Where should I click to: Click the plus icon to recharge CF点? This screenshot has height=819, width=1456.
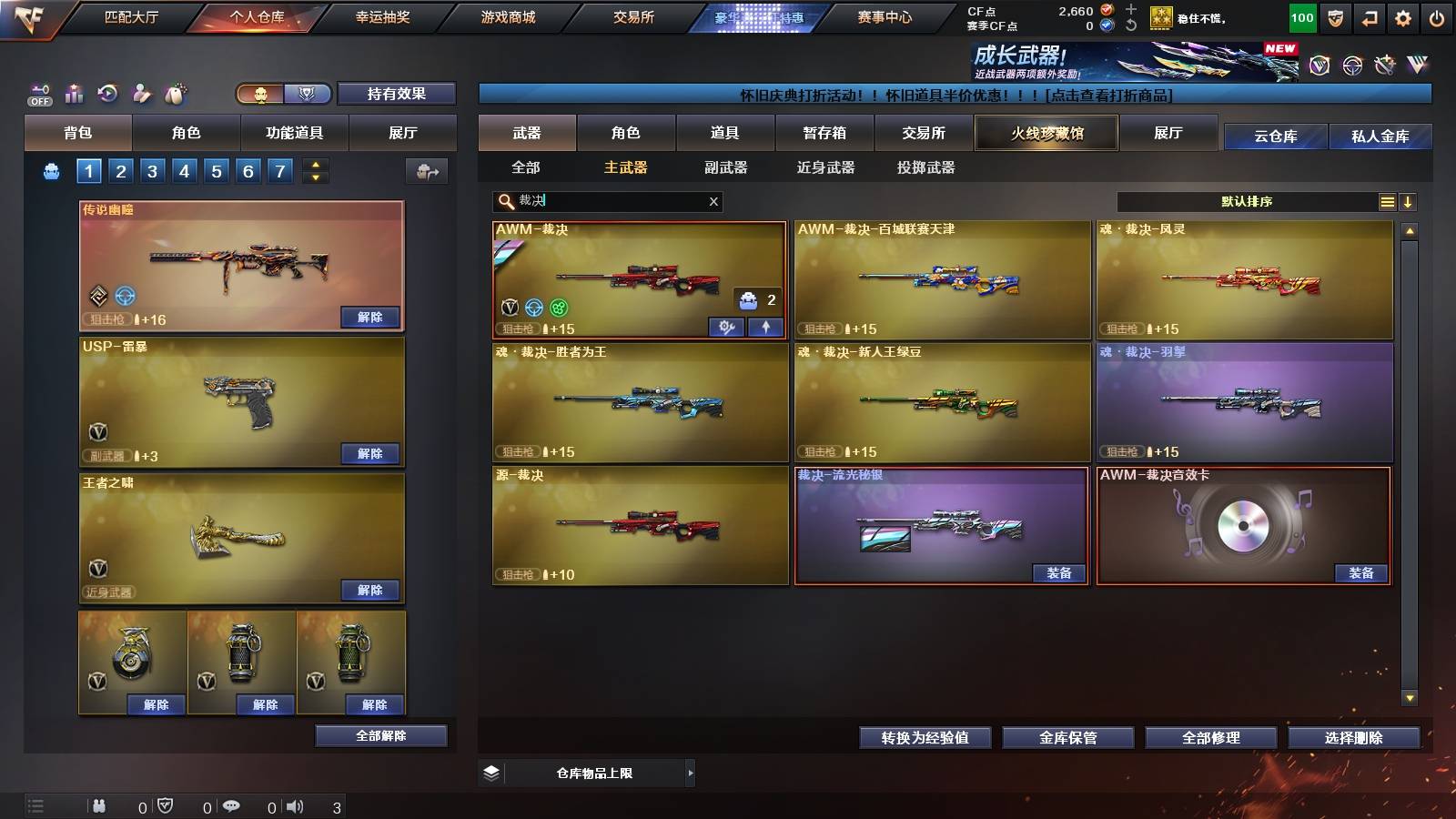point(1131,9)
